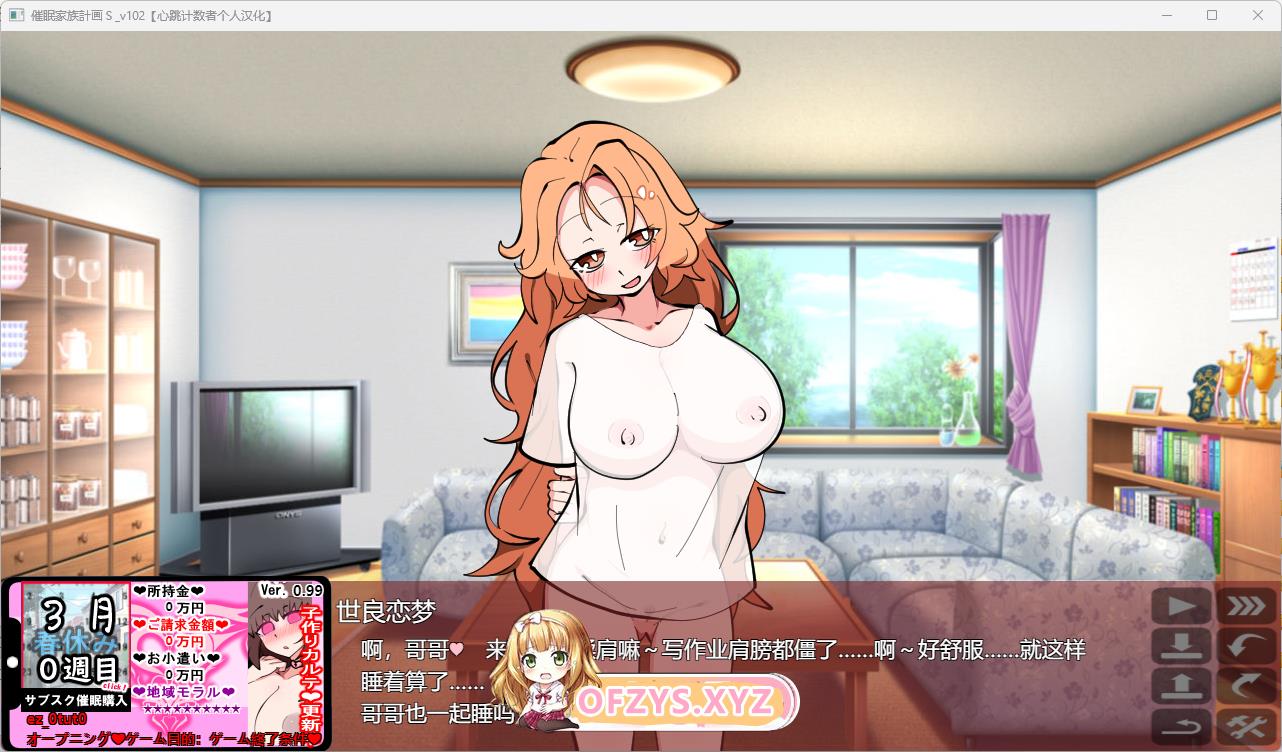The width and height of the screenshot is (1282, 752).
Task: Minimize the game window
Action: click(x=1166, y=15)
